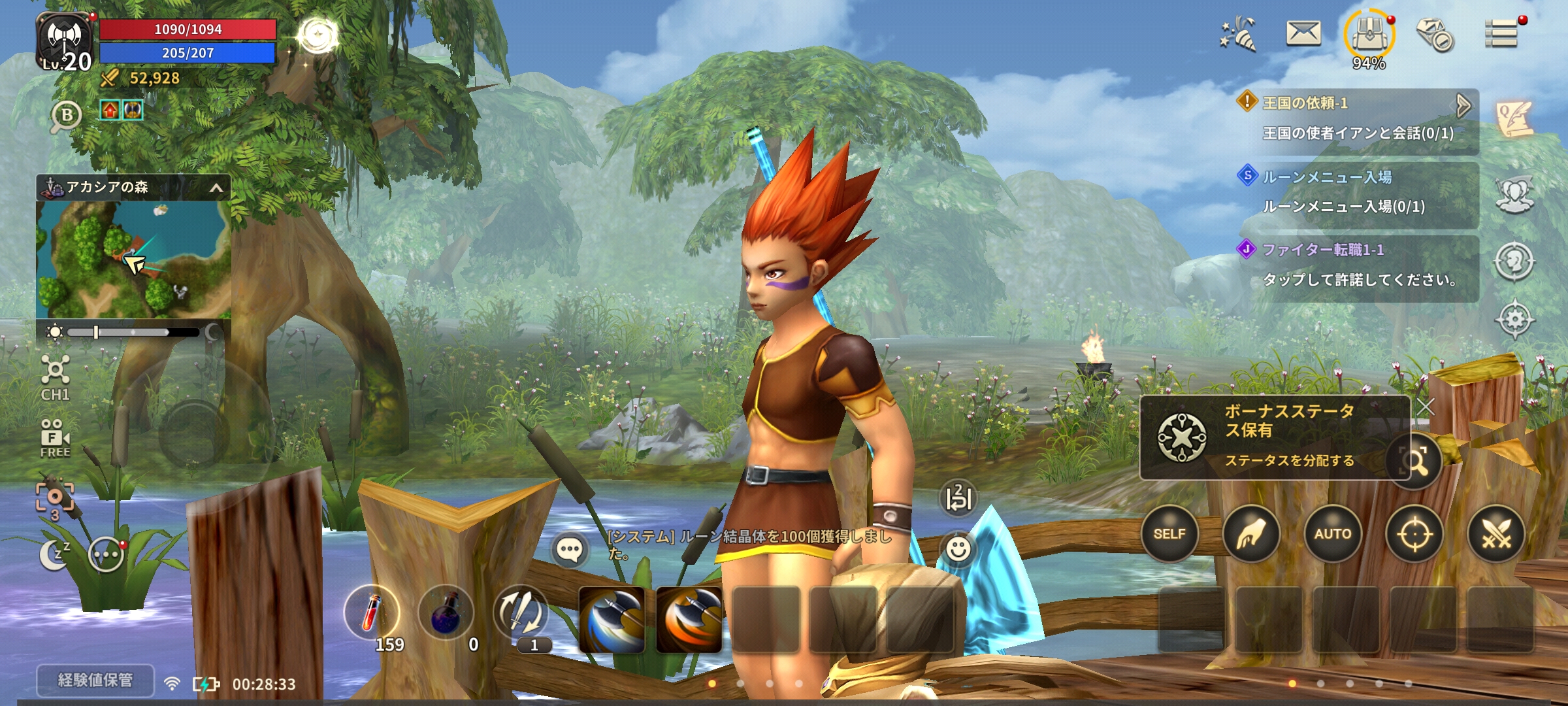This screenshot has width=1568, height=706.
Task: Accept the ファイター転職1-1 quest
Action: tap(1358, 265)
